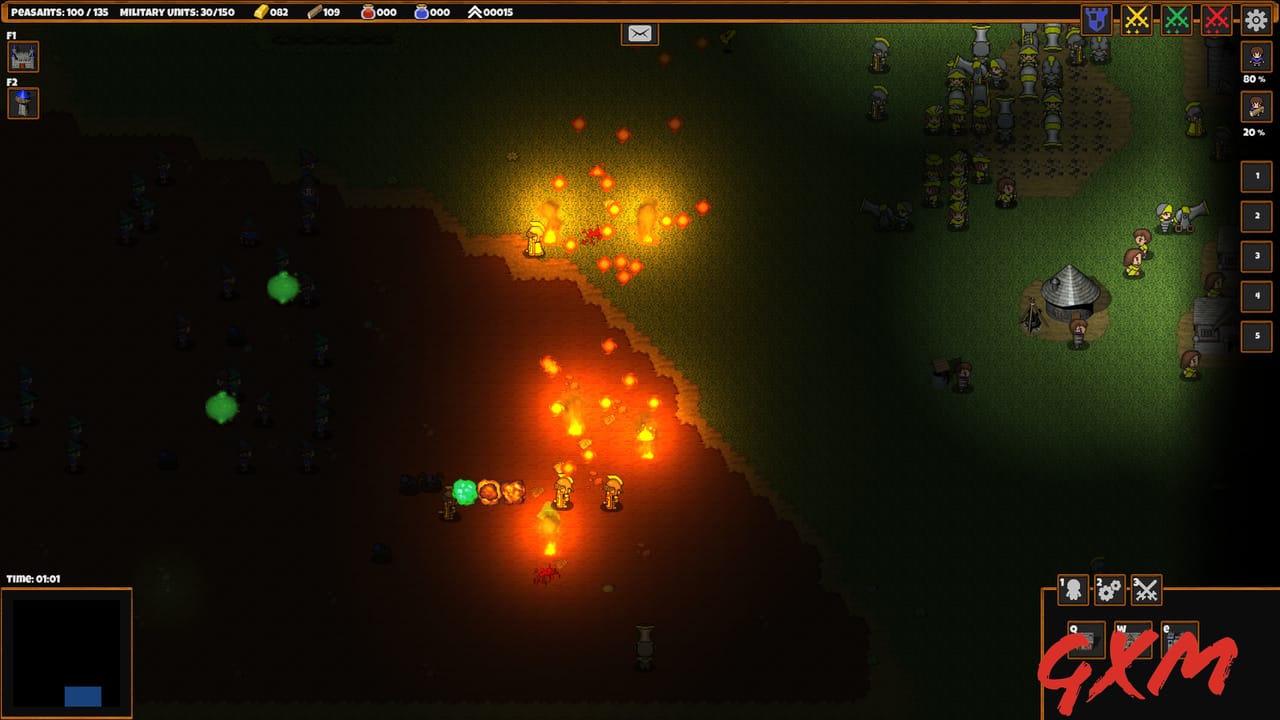The height and width of the screenshot is (720, 1280).
Task: Click the blue shield castle icon
Action: [1097, 17]
